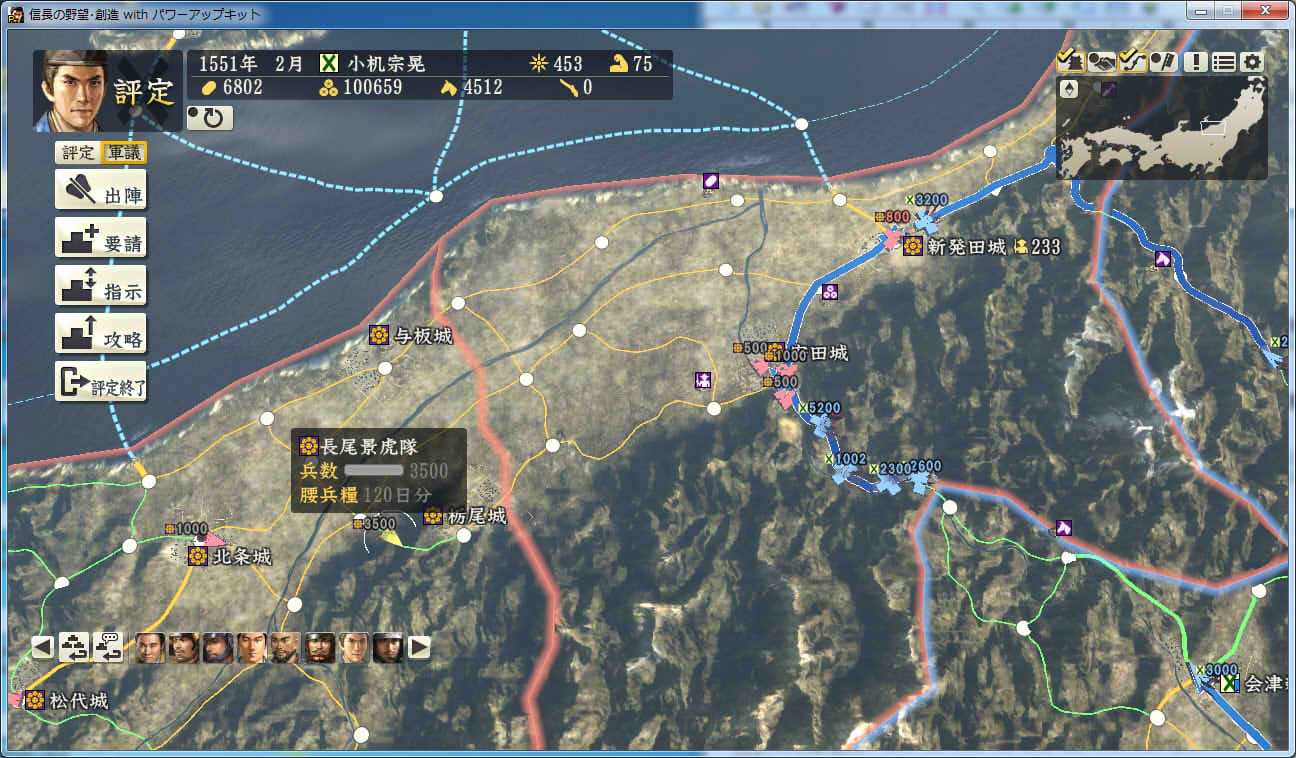The width and height of the screenshot is (1296, 758).
Task: Open the 要請 (request) command
Action: point(101,238)
